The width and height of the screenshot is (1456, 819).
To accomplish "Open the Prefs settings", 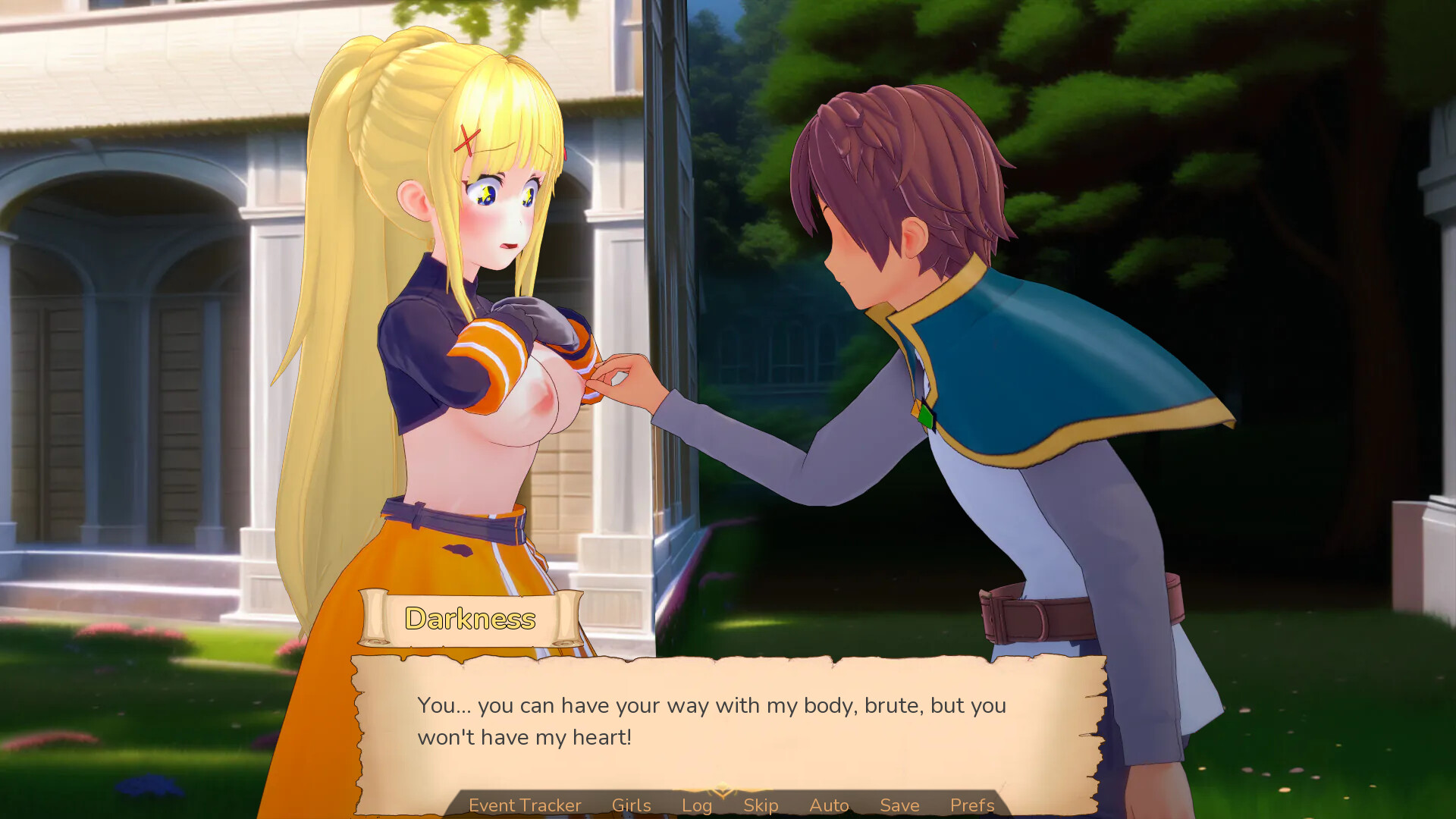I will pos(971,805).
